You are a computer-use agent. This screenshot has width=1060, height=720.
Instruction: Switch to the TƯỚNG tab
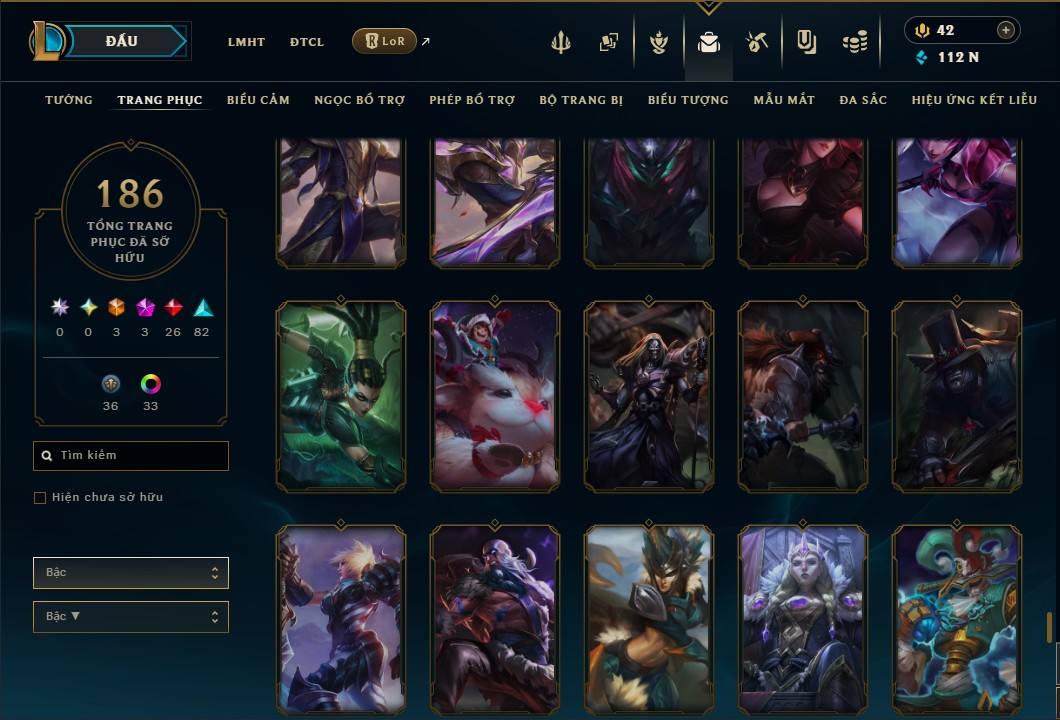coord(69,100)
